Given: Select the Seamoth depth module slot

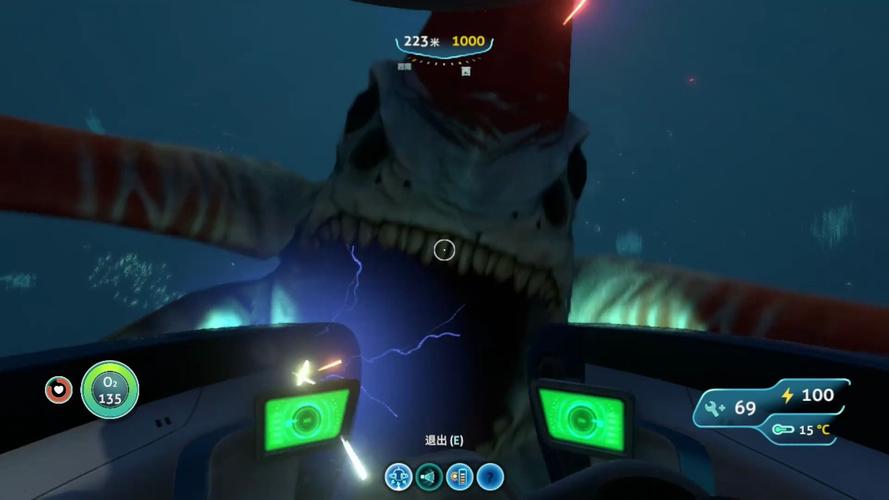Looking at the screenshot, I should [399, 477].
